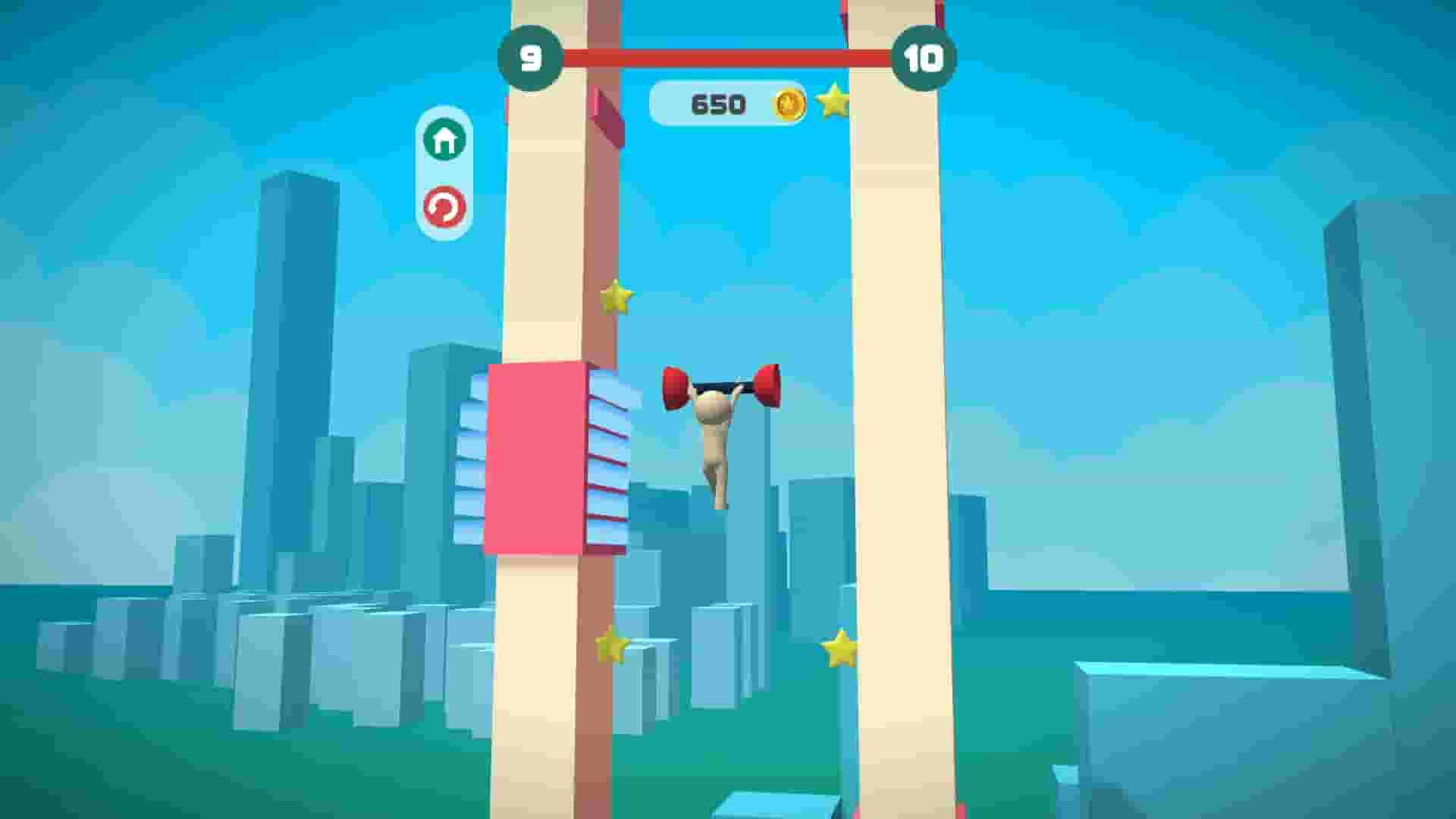Viewport: 1456px width, 819px height.
Task: Tap the collectible star above the pink obstacle
Action: [x=616, y=297]
